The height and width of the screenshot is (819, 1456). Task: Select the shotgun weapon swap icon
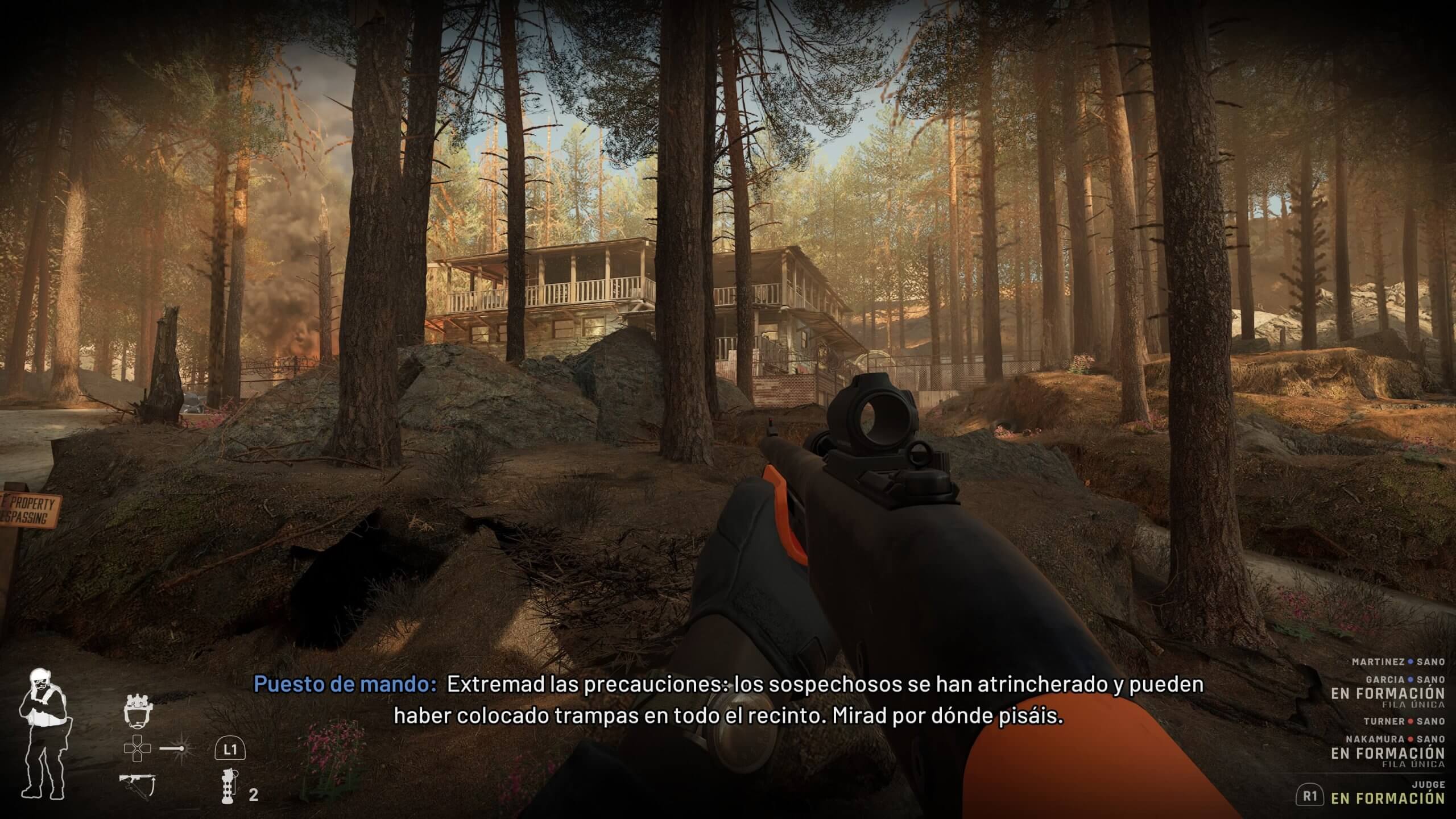[x=138, y=785]
